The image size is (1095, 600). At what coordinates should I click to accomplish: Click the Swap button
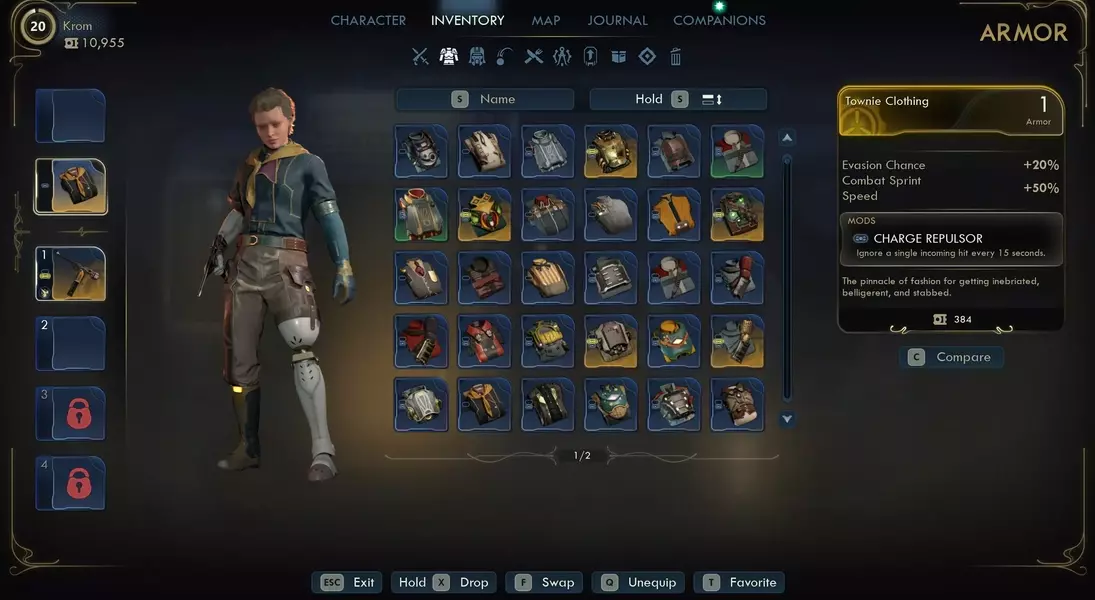click(546, 582)
